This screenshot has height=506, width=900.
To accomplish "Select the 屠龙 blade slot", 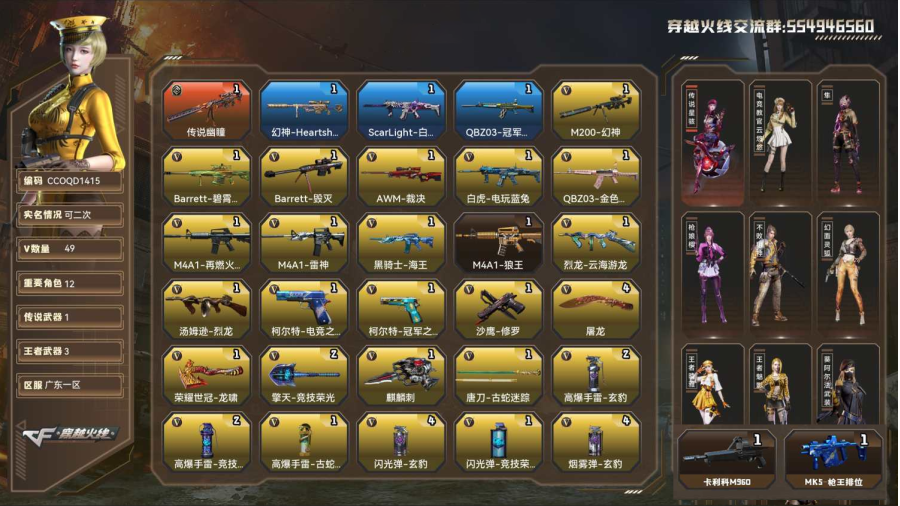I will pos(596,309).
